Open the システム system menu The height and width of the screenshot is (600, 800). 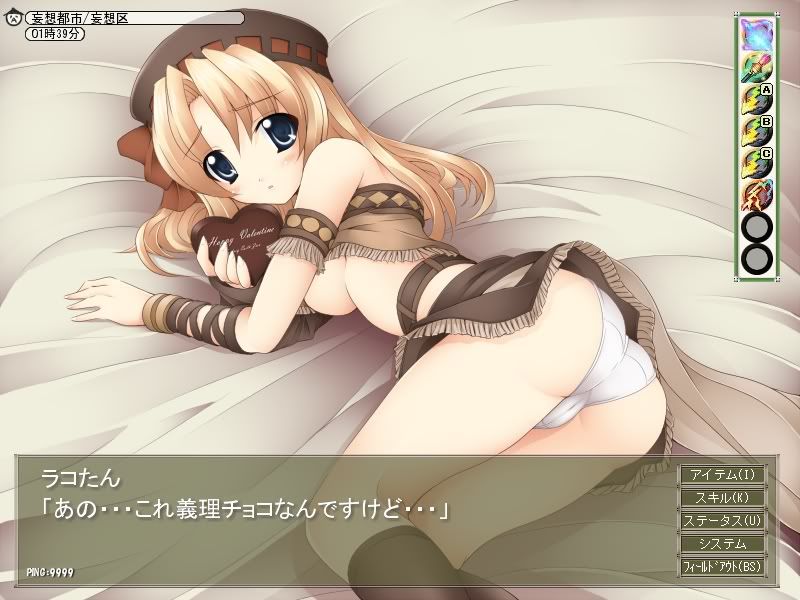[723, 544]
